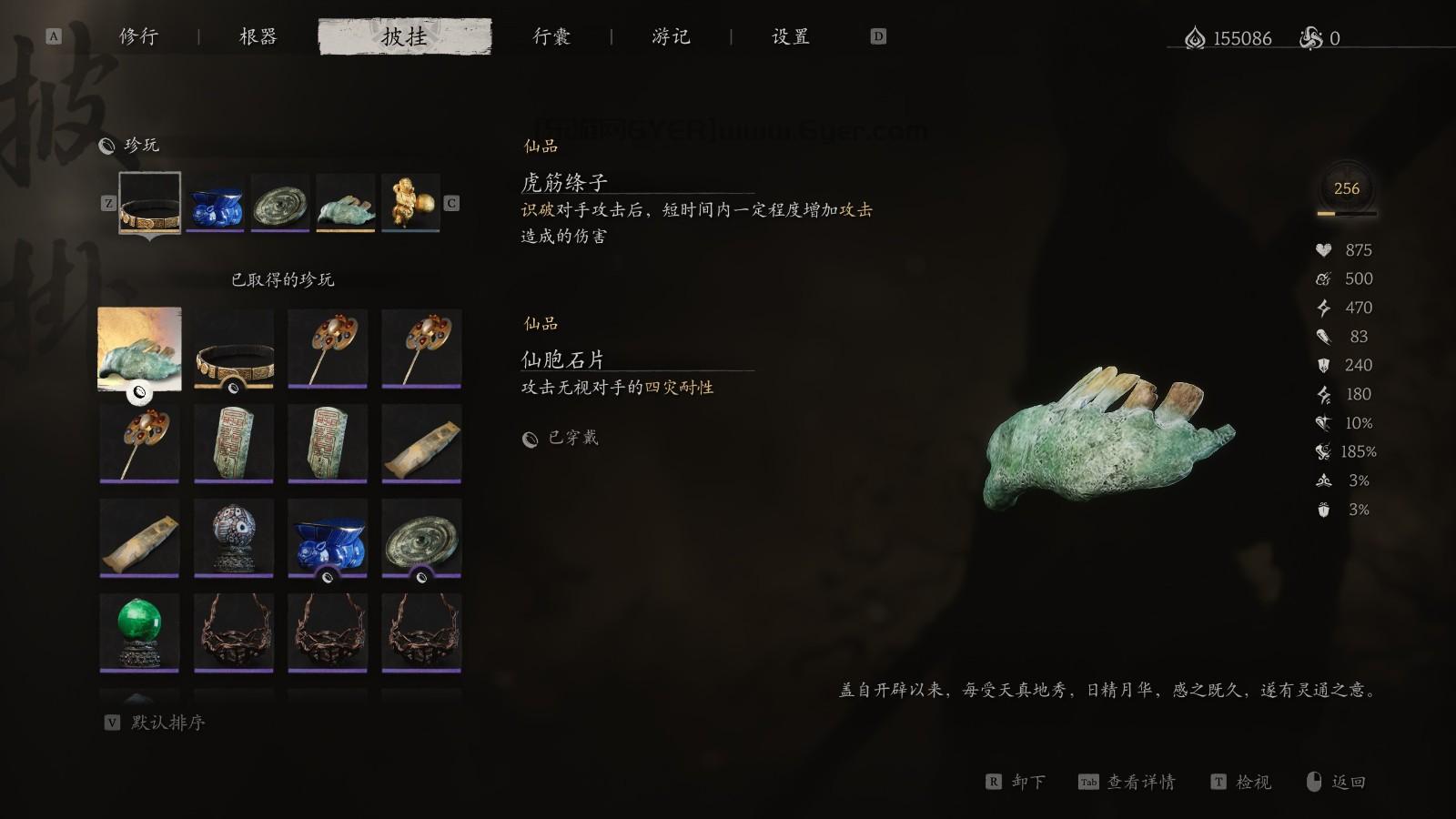Select the emerald orb curio thumbnail

pos(138,632)
